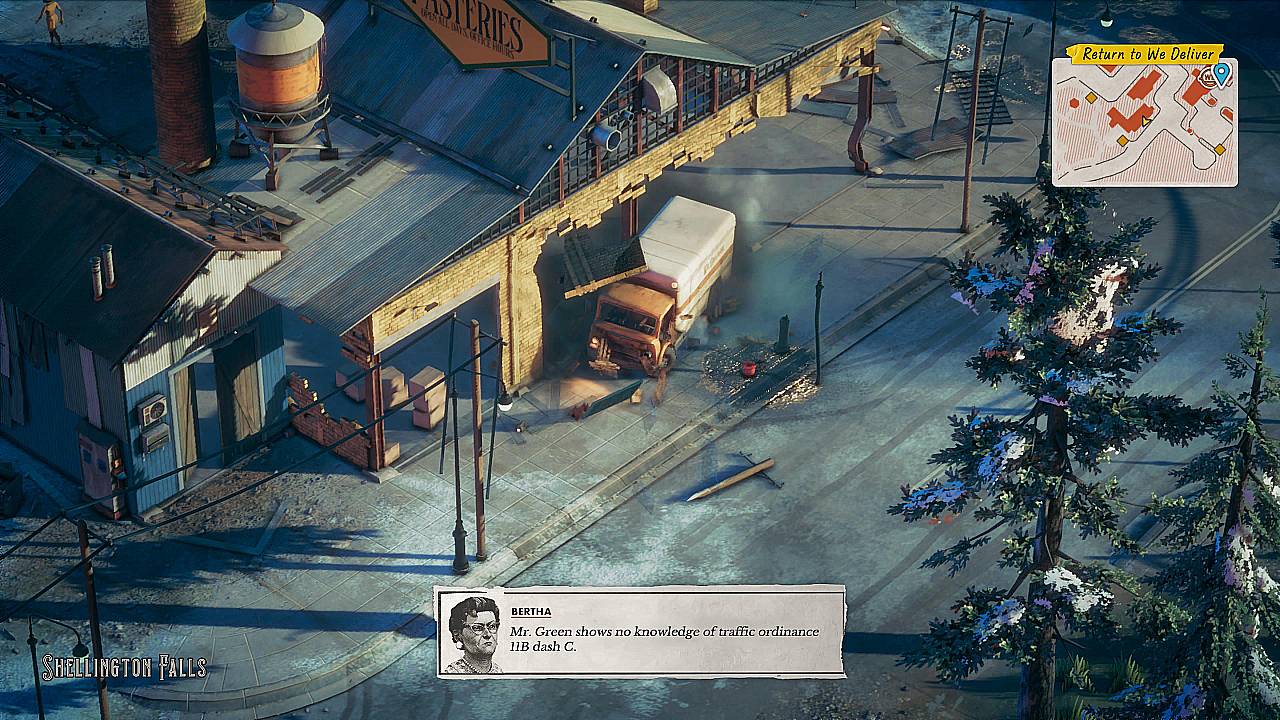Select the "Return to We Deliver" objective banner
Viewport: 1280px width, 720px height.
tap(1148, 54)
